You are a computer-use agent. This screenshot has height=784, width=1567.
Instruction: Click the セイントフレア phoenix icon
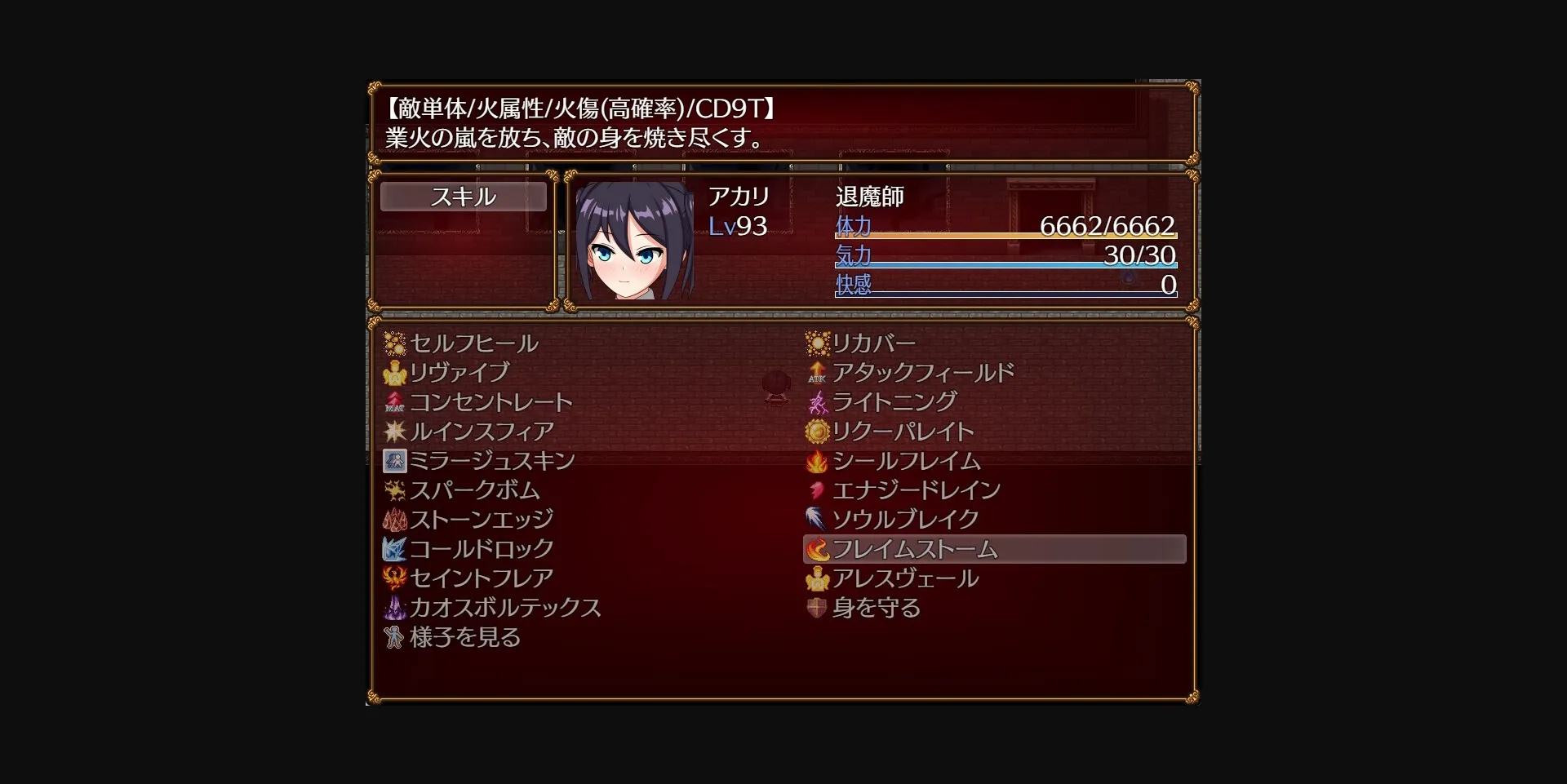[396, 578]
